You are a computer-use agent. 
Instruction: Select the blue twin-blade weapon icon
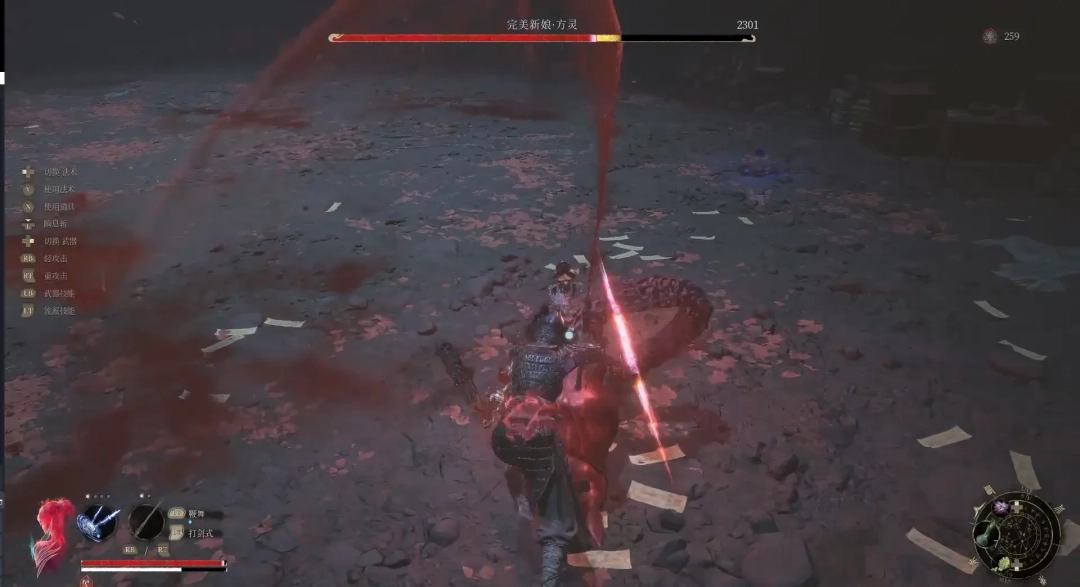(x=97, y=522)
